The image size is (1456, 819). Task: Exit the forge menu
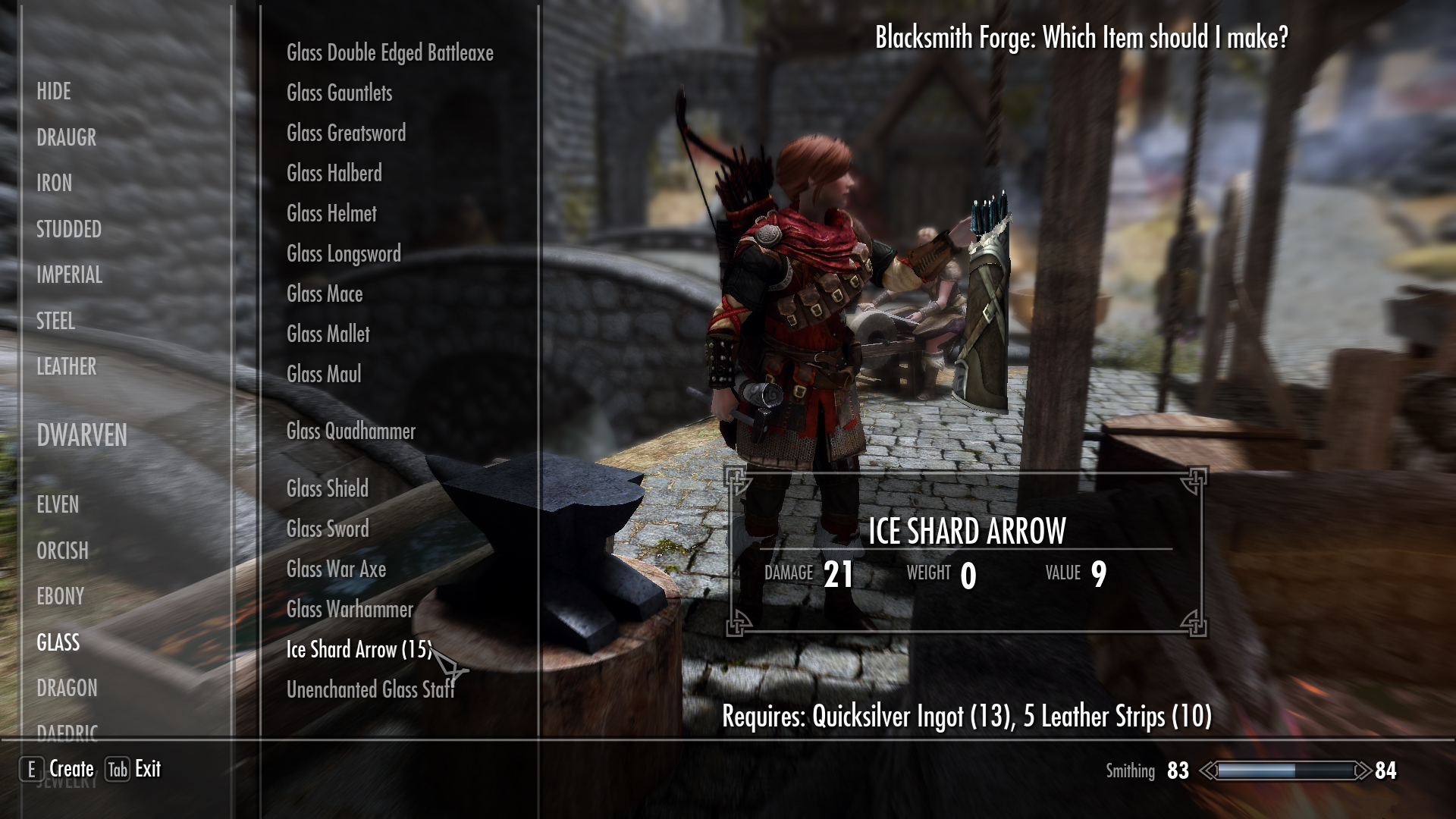[134, 769]
